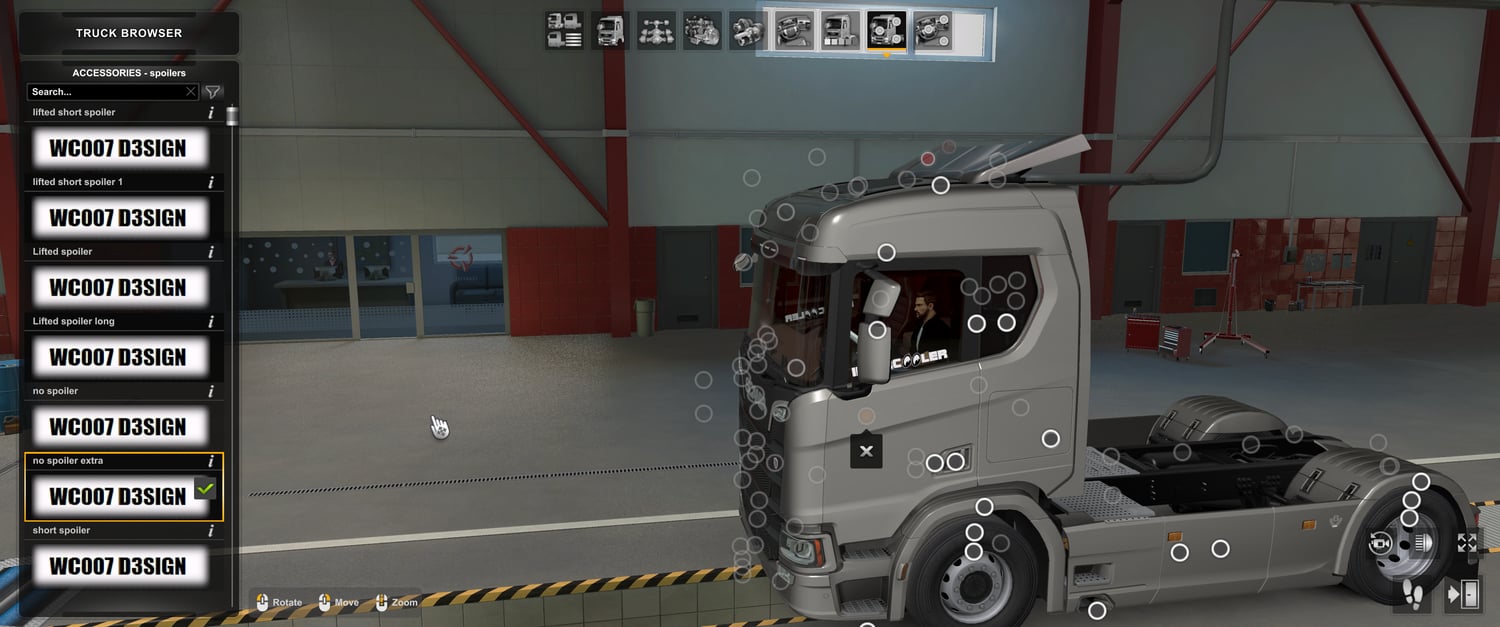Reset the camera with the rotating camera icon
1500x627 pixels.
tap(1381, 544)
